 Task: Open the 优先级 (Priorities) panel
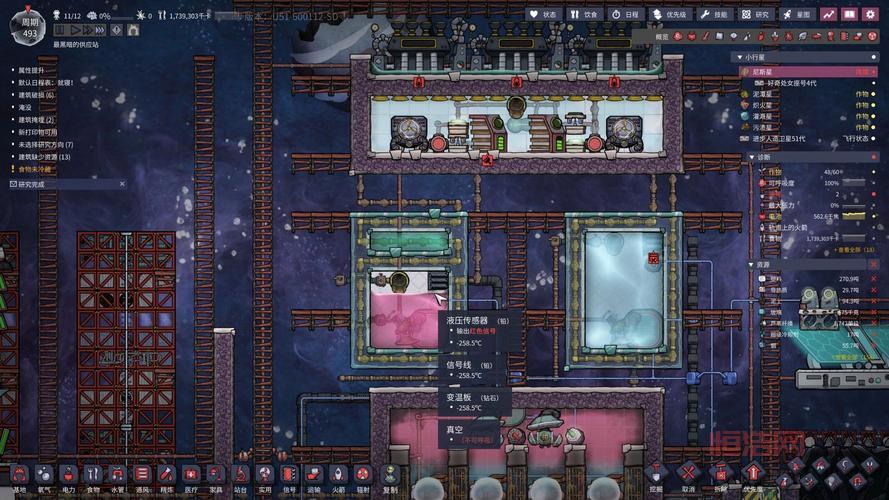669,14
